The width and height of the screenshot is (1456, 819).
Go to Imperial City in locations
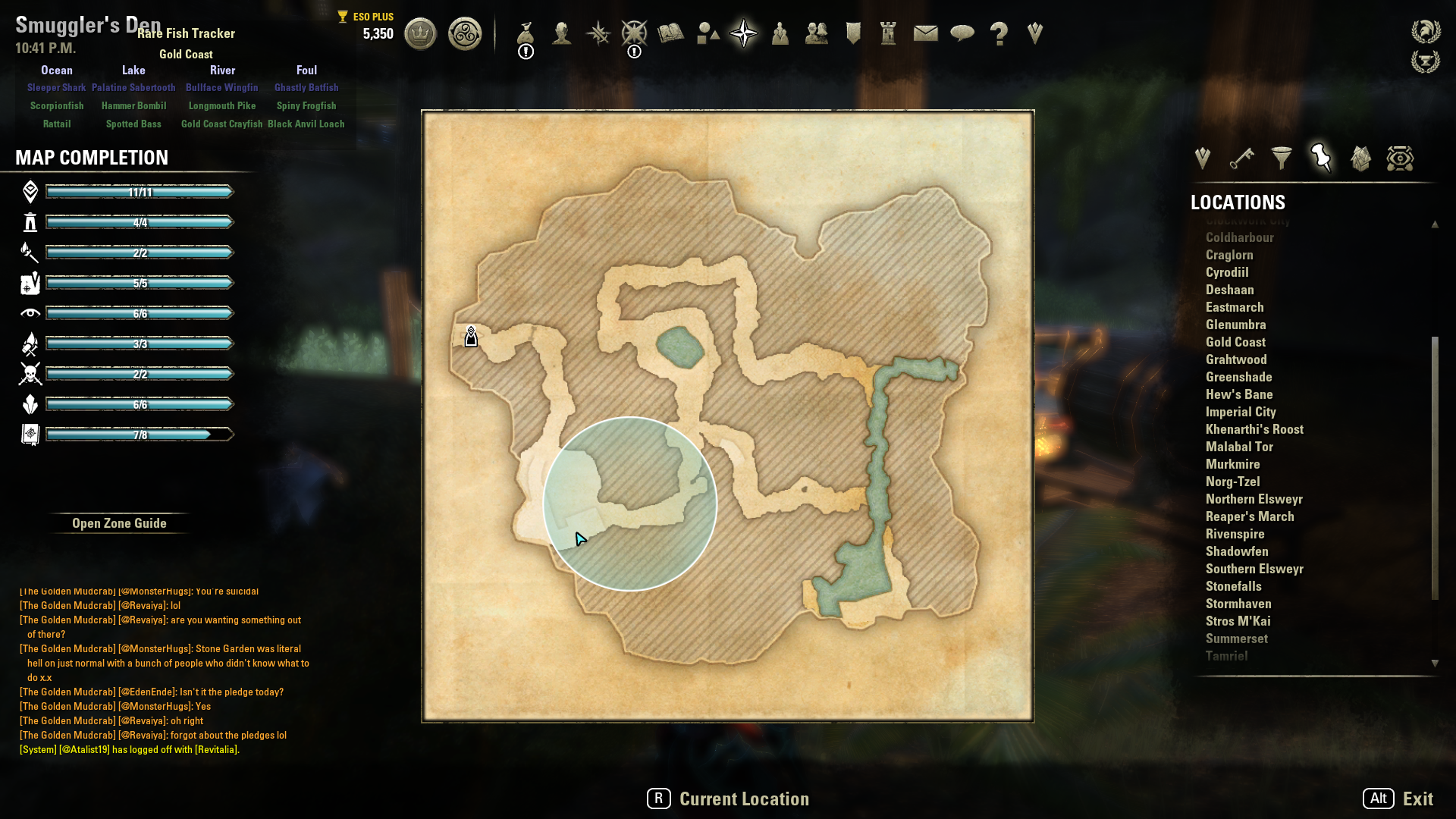pos(1241,412)
